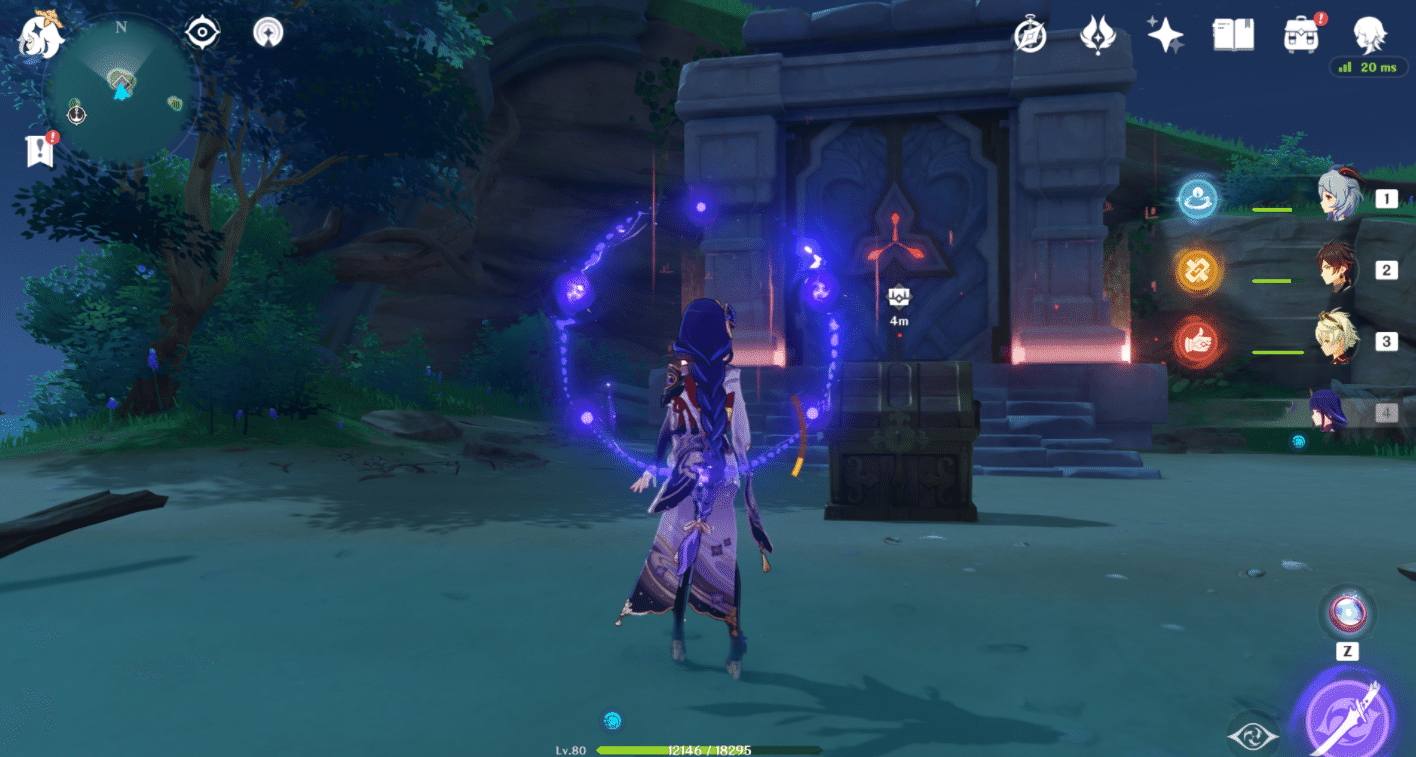Open the Inventory backpack icon
This screenshot has height=757, width=1416.
click(1302, 33)
